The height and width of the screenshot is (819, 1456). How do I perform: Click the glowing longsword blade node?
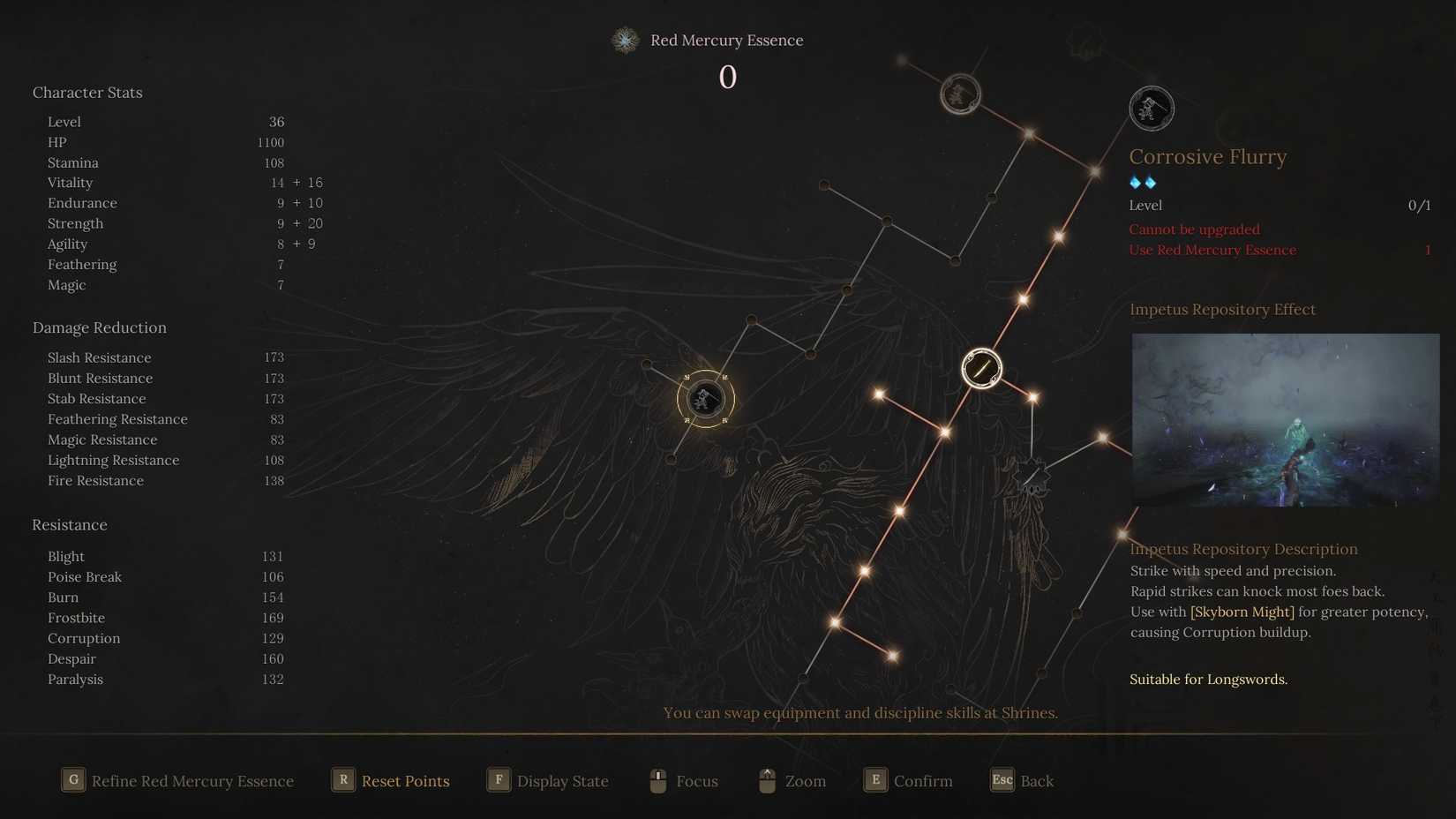[980, 368]
